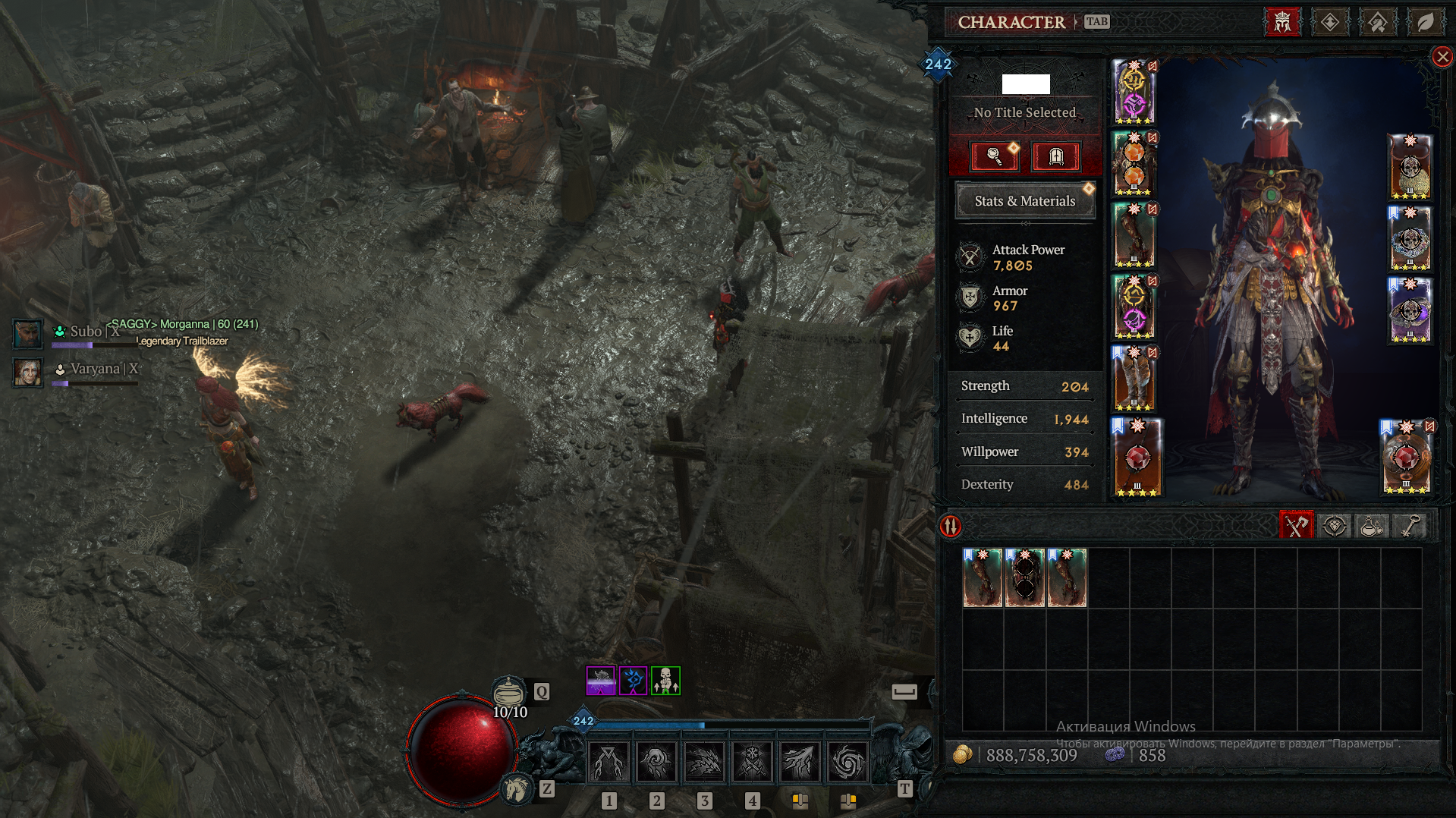The width and height of the screenshot is (1456, 818).
Task: Select Varyana's party portrait
Action: tap(27, 372)
